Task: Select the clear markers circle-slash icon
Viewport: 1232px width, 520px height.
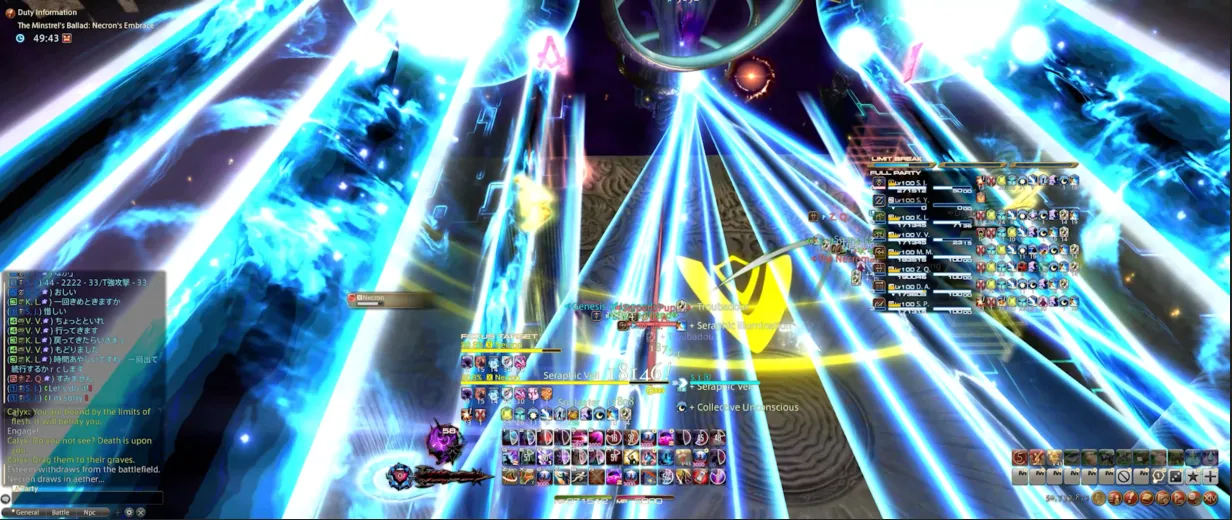Action: [1124, 477]
